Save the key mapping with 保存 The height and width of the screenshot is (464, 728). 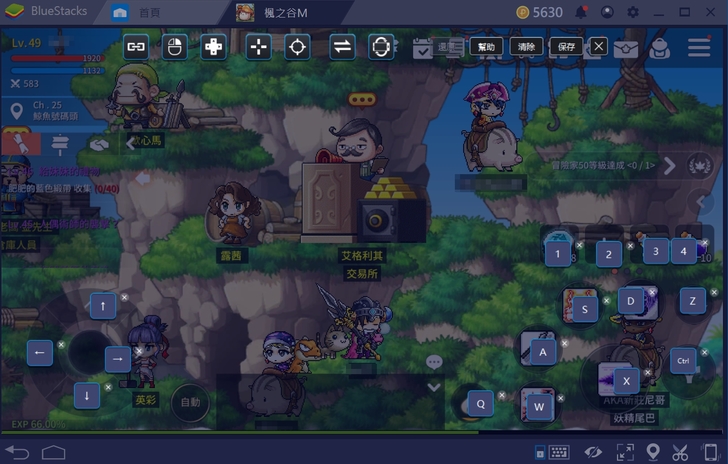tap(566, 46)
